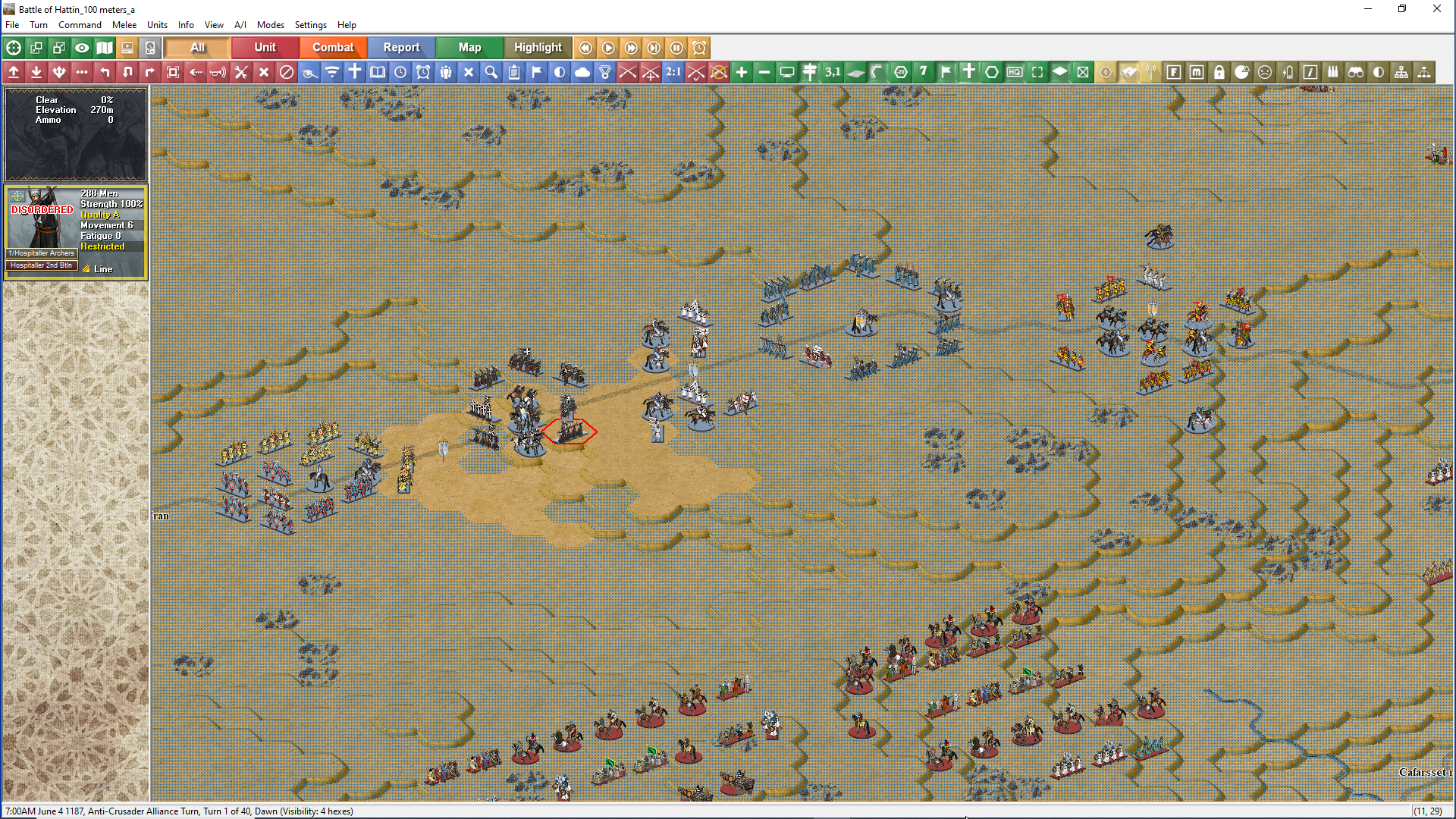1456x819 pixels.
Task: Click the binoculars toolbar icon
Action: pyautogui.click(x=1356, y=72)
